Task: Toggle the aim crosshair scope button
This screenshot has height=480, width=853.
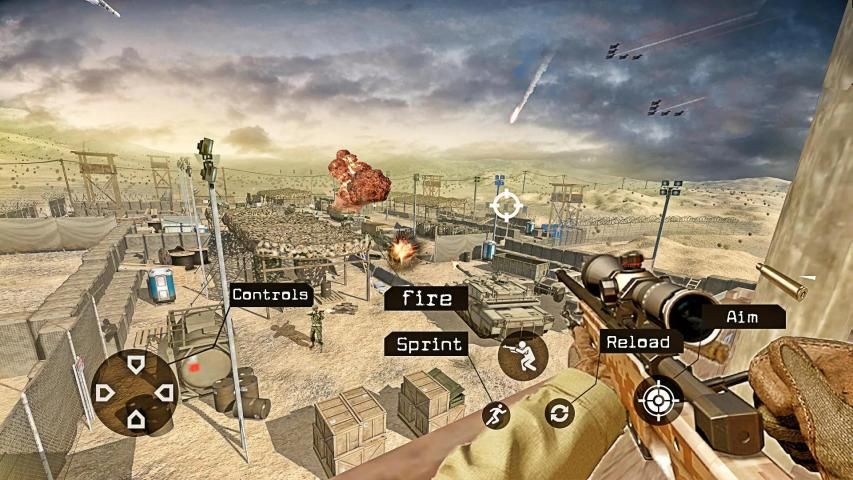Action: (x=657, y=401)
